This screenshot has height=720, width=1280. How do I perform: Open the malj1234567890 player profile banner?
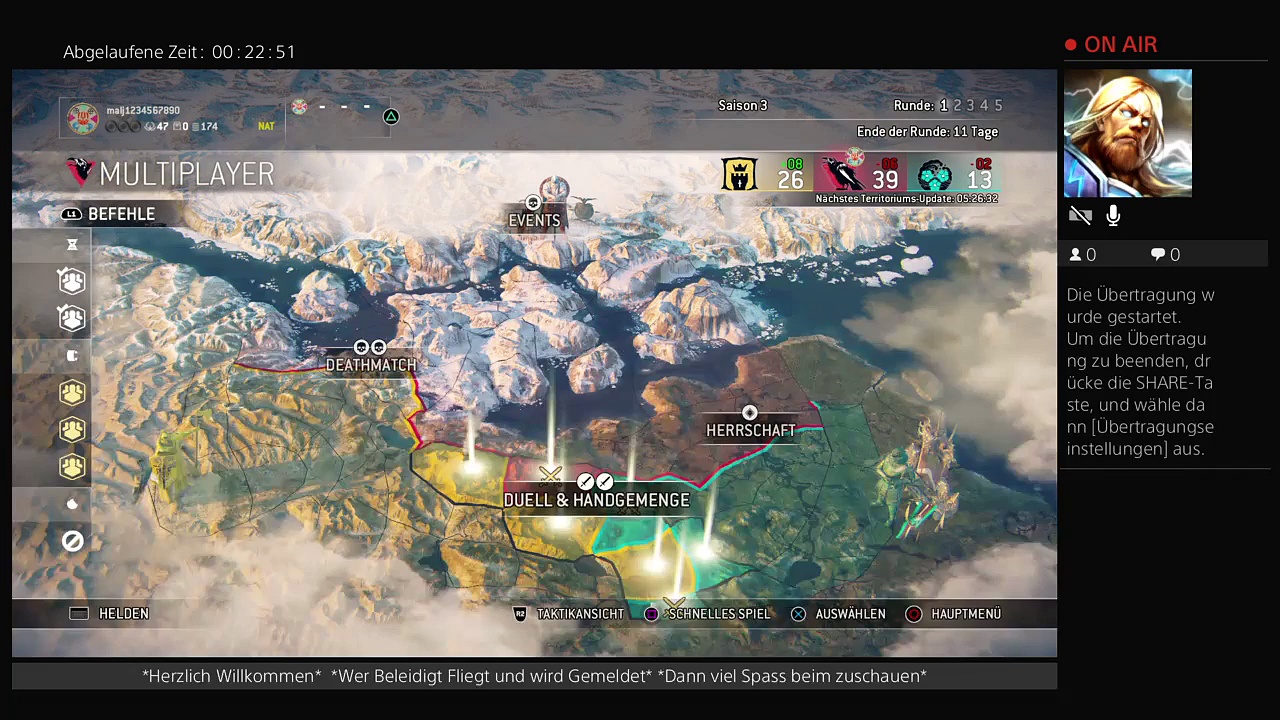click(x=171, y=118)
